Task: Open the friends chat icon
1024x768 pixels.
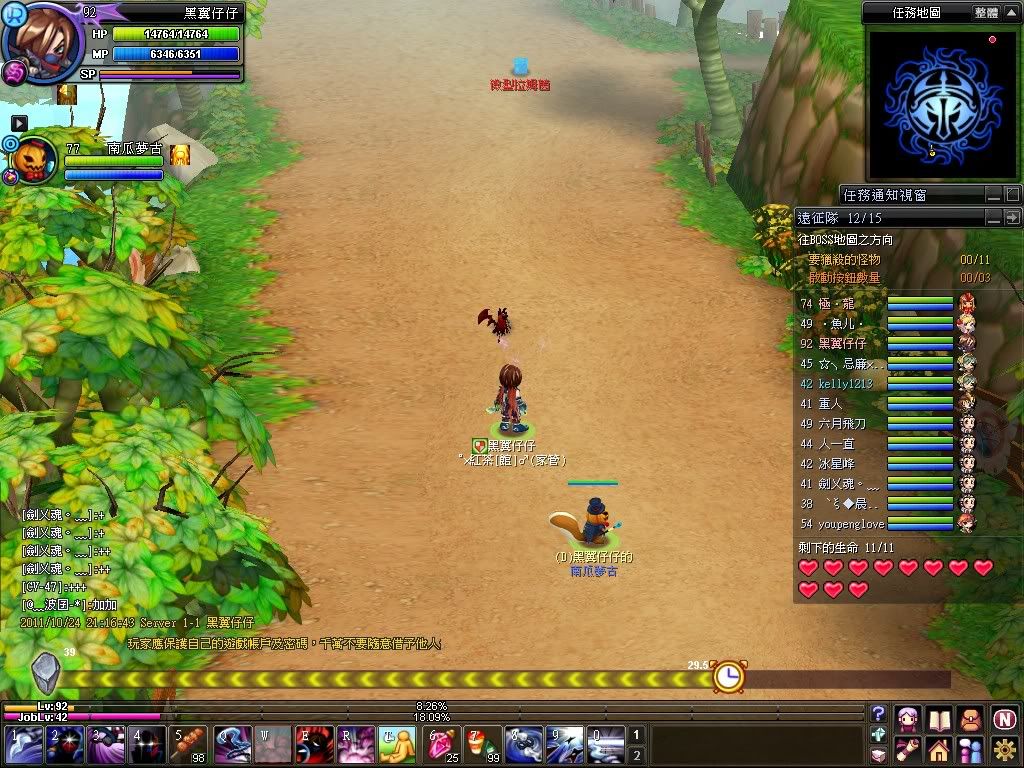Action: tap(971, 749)
